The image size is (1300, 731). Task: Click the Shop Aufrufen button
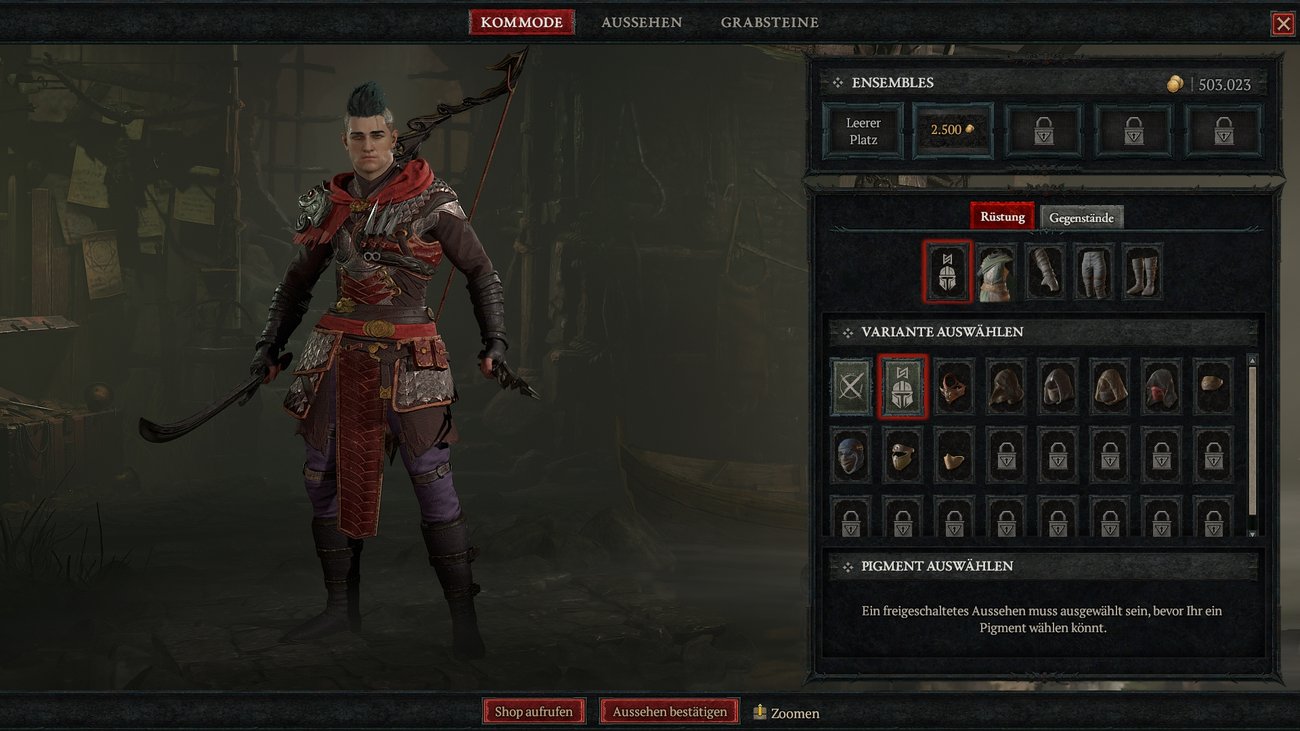[x=533, y=711]
